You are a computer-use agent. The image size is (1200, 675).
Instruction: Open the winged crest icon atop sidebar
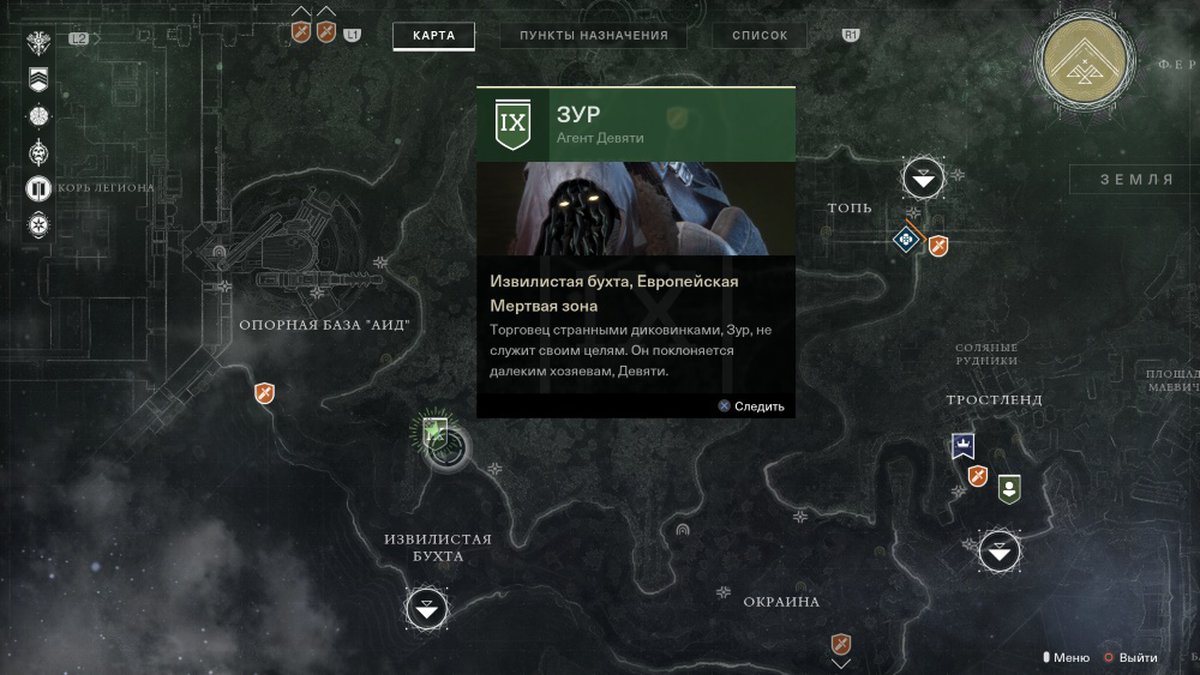(39, 43)
